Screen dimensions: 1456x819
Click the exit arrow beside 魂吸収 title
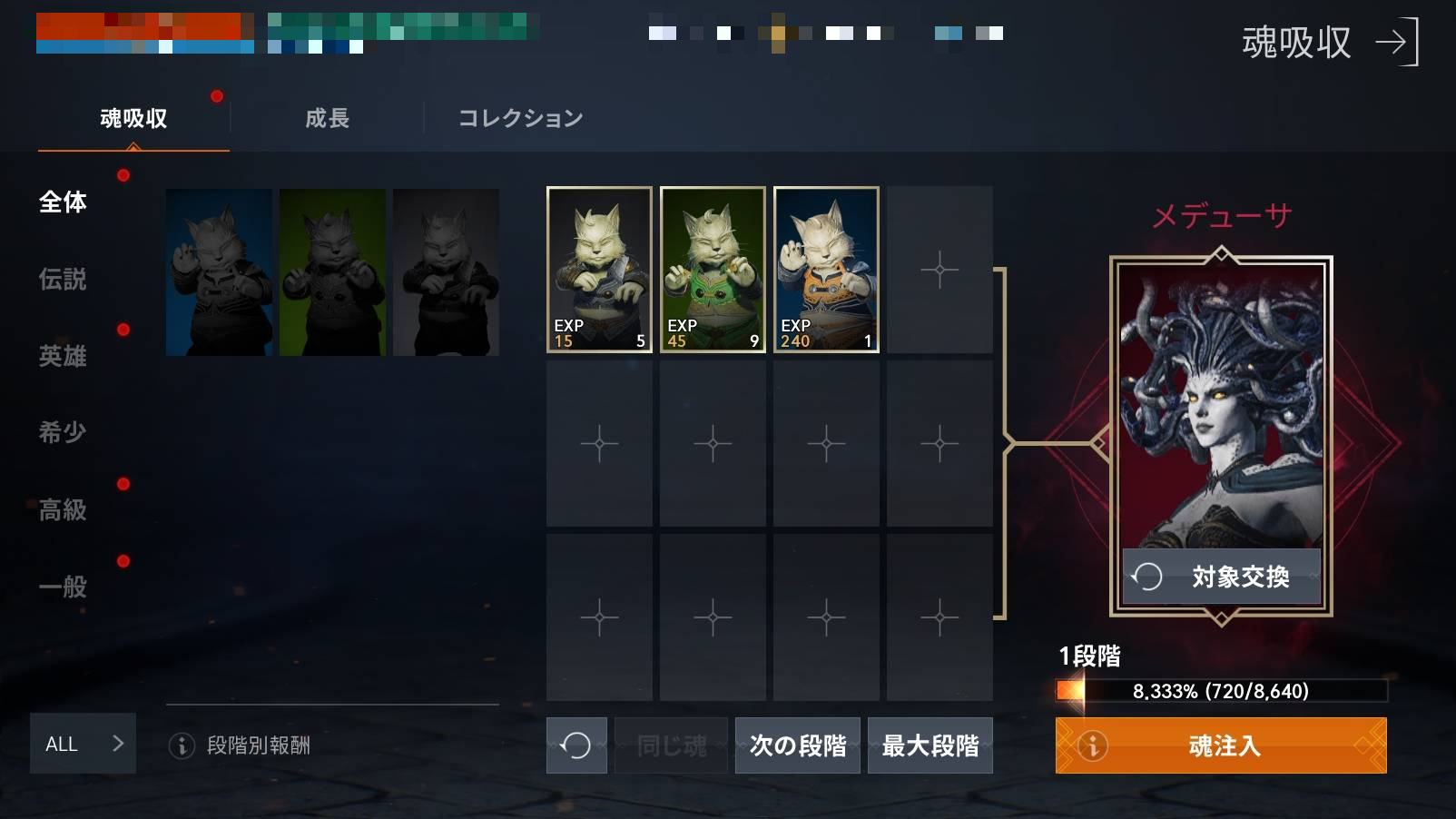tap(1395, 43)
